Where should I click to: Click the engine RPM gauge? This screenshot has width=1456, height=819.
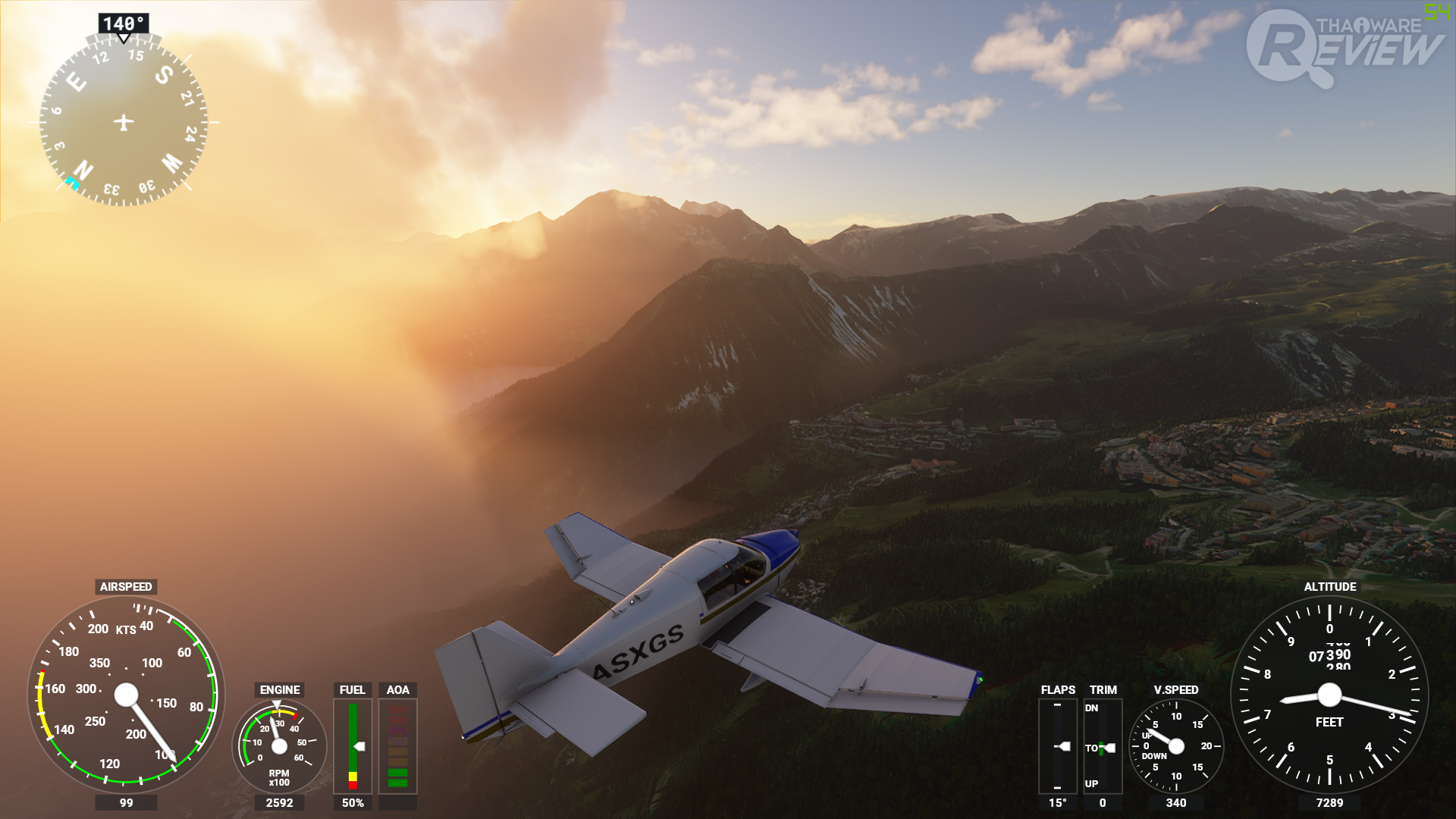(x=279, y=746)
